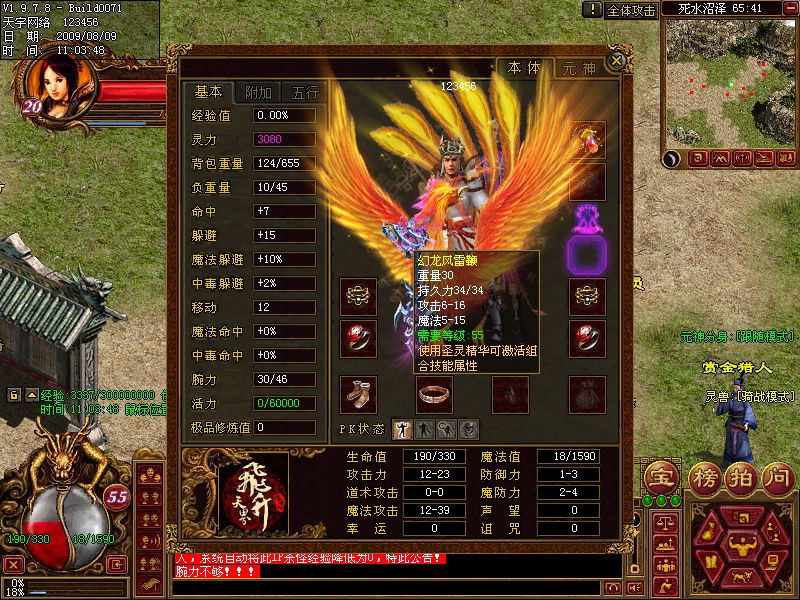Select the equipped boots slot
This screenshot has width=800, height=600.
pos(358,394)
